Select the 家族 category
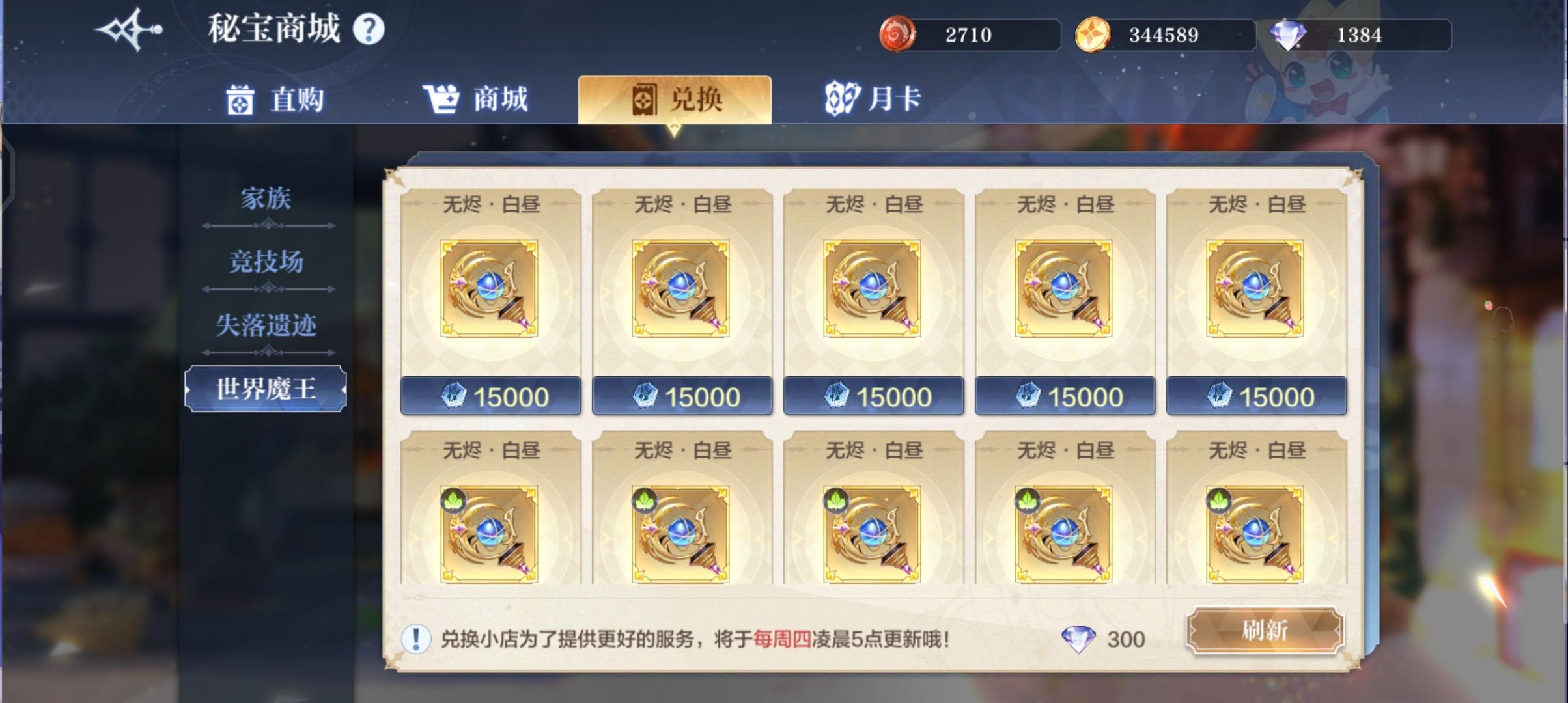The height and width of the screenshot is (703, 1568). click(x=266, y=199)
